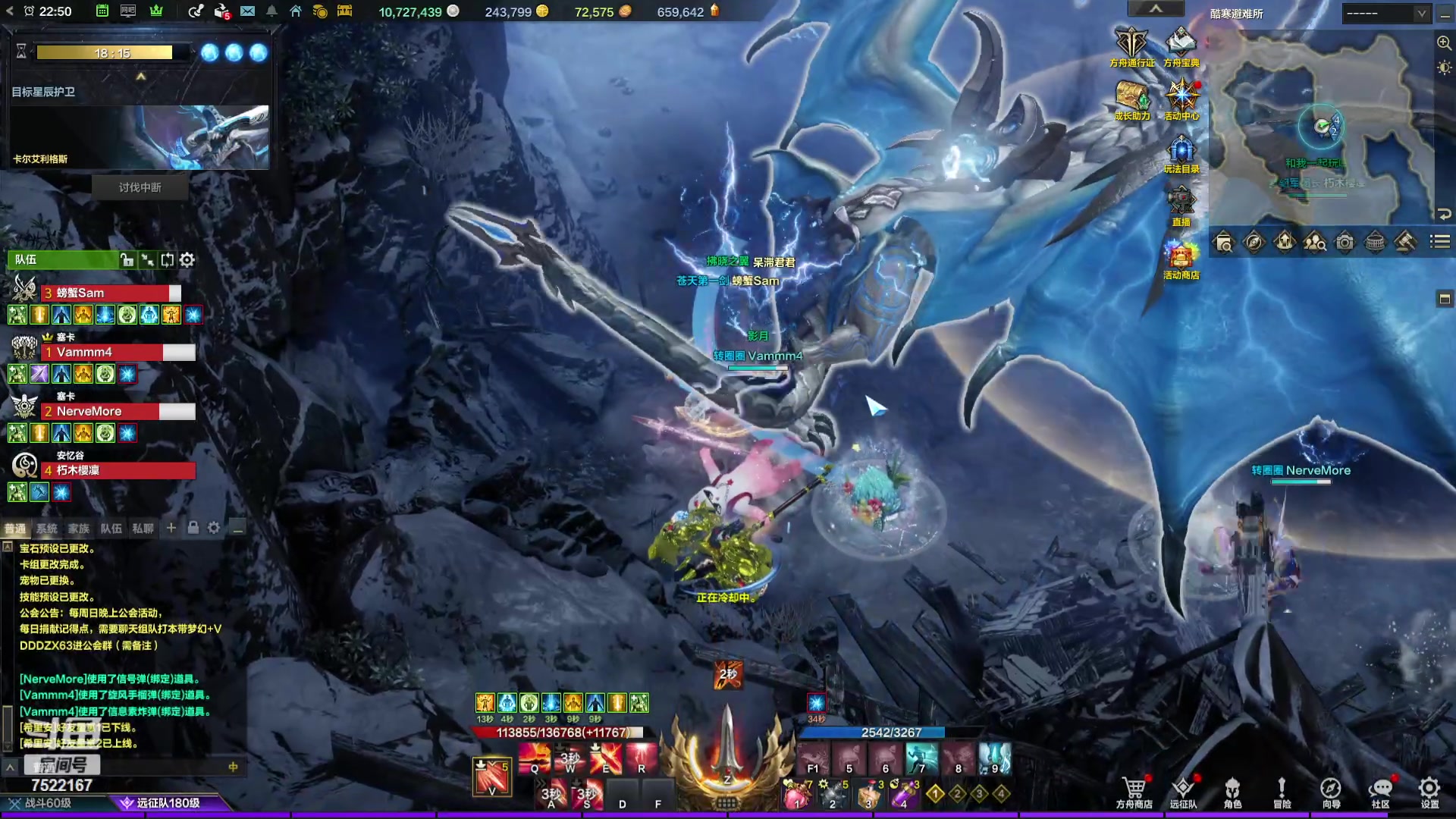Open the 活动商店 event shop
Image resolution: width=1456 pixels, height=819 pixels.
click(x=1181, y=259)
